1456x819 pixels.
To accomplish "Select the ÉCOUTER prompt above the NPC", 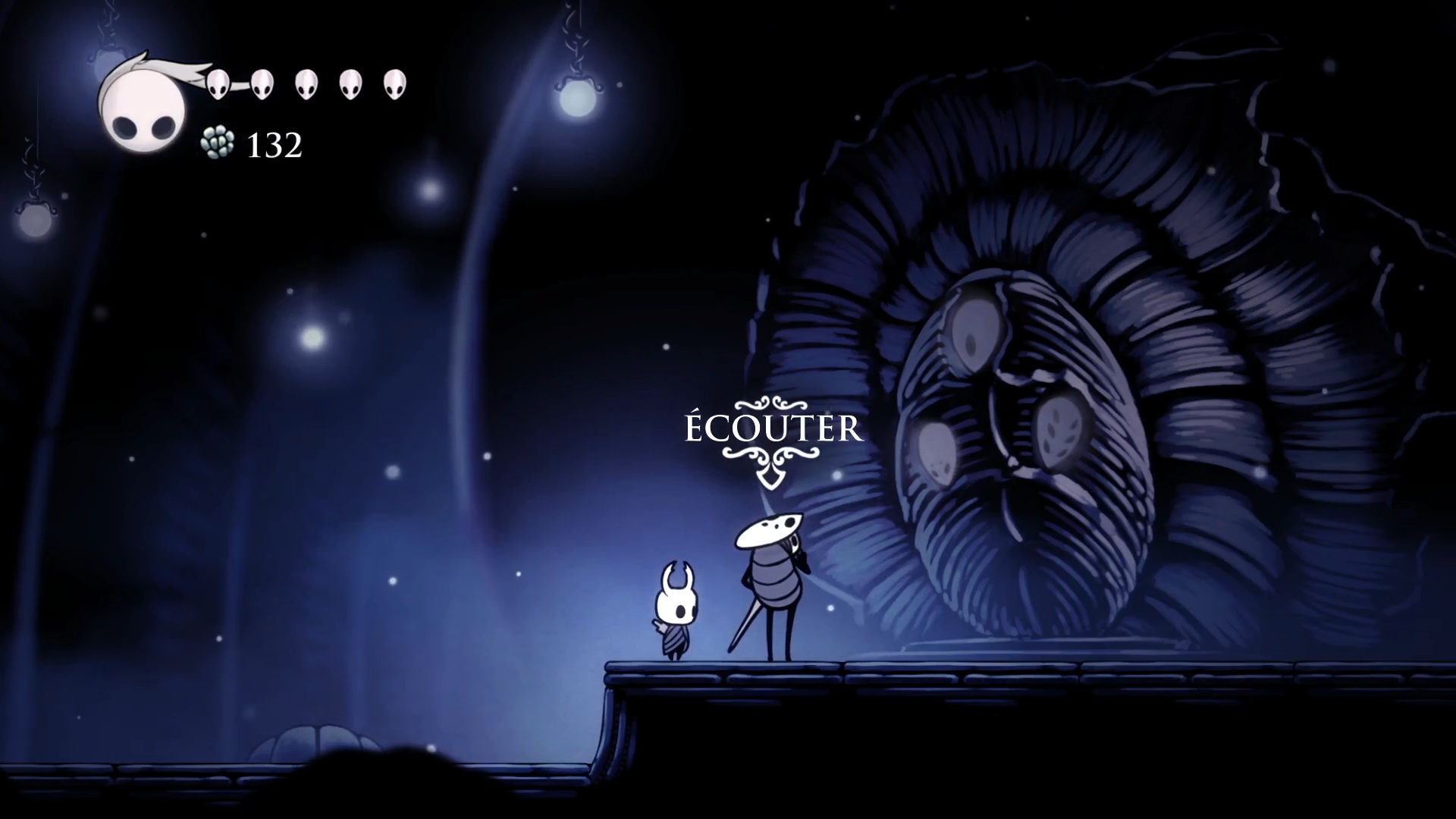I will coord(773,429).
